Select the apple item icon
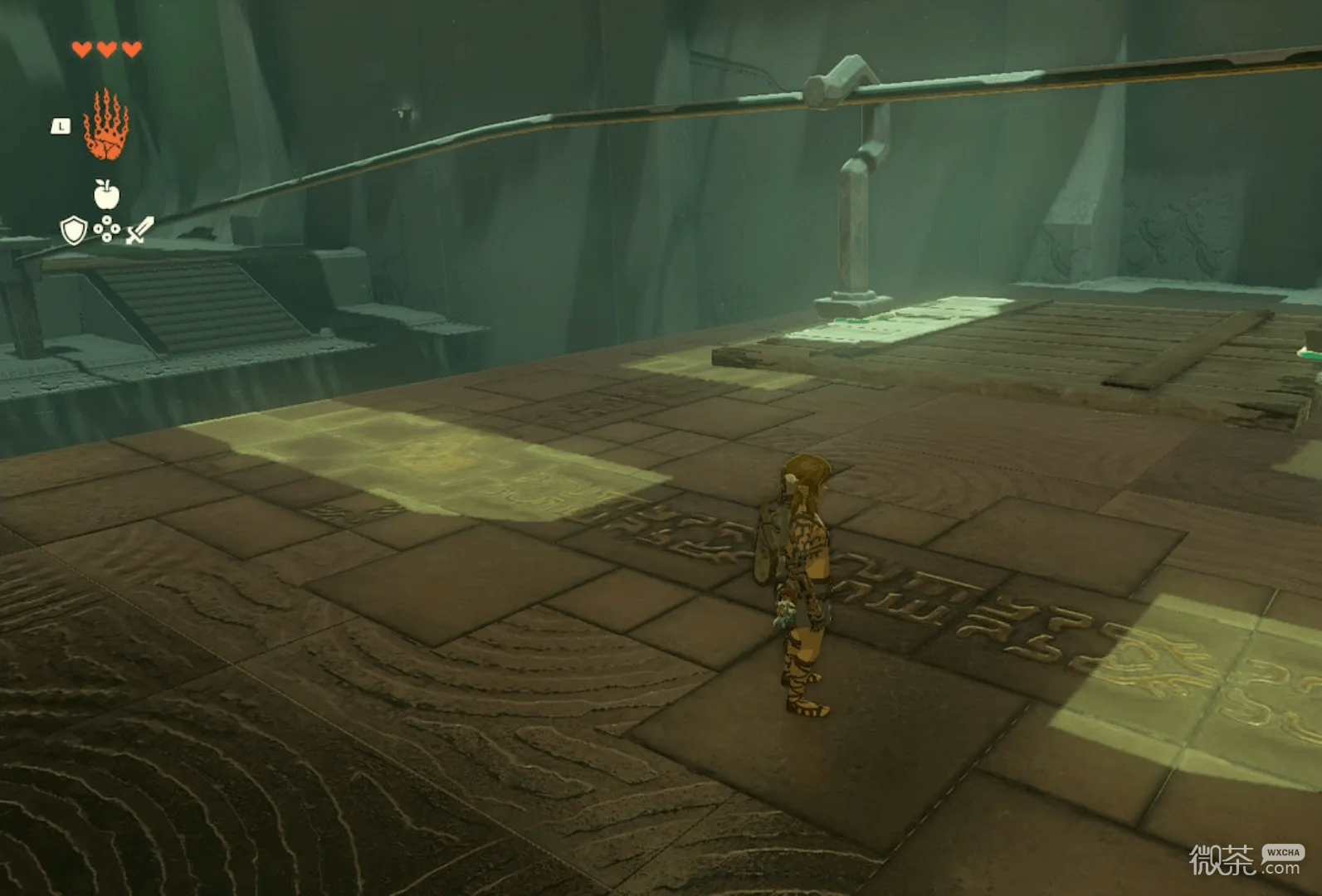Screen dimensions: 1322x896 106,194
